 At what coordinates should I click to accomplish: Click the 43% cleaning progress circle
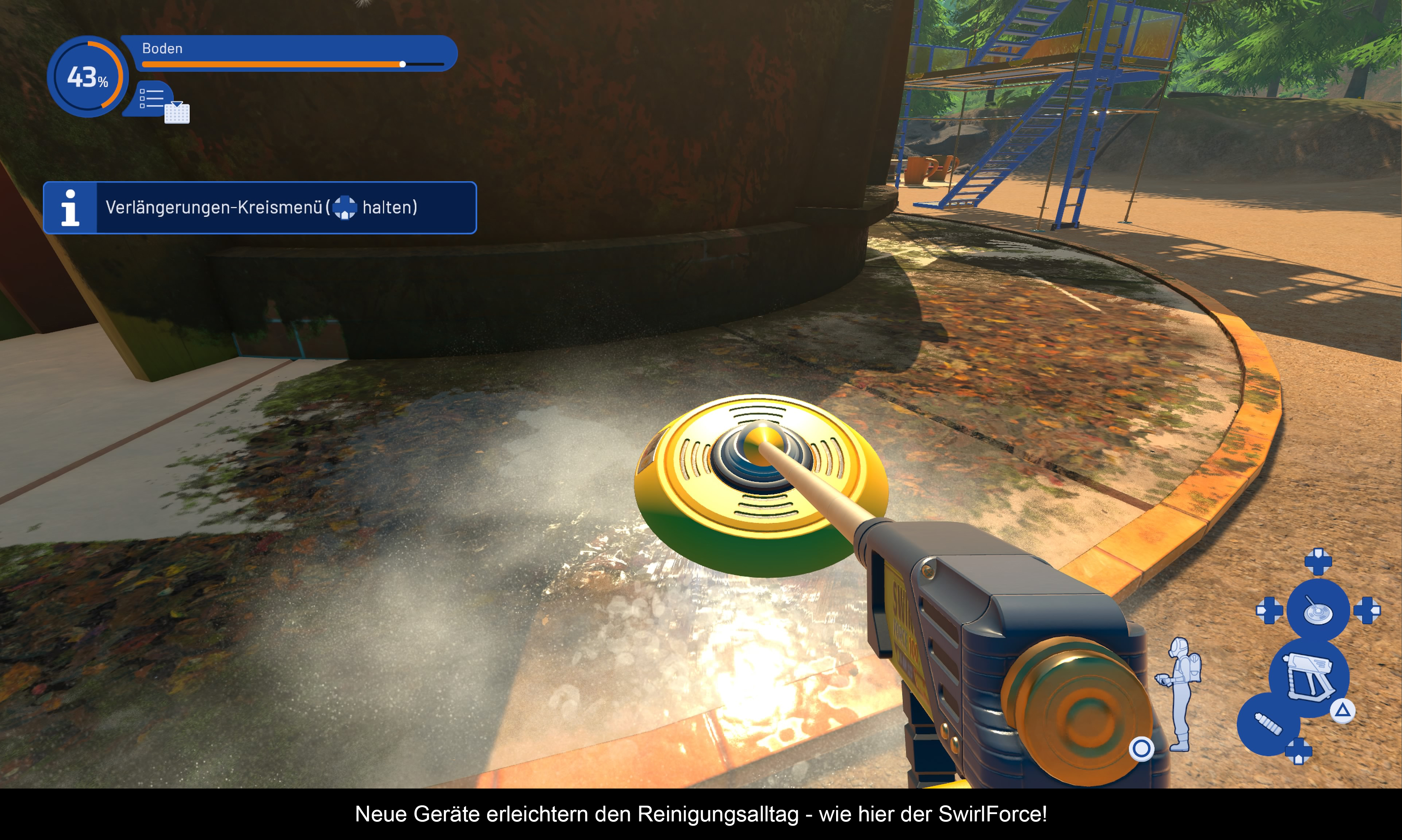(x=87, y=77)
